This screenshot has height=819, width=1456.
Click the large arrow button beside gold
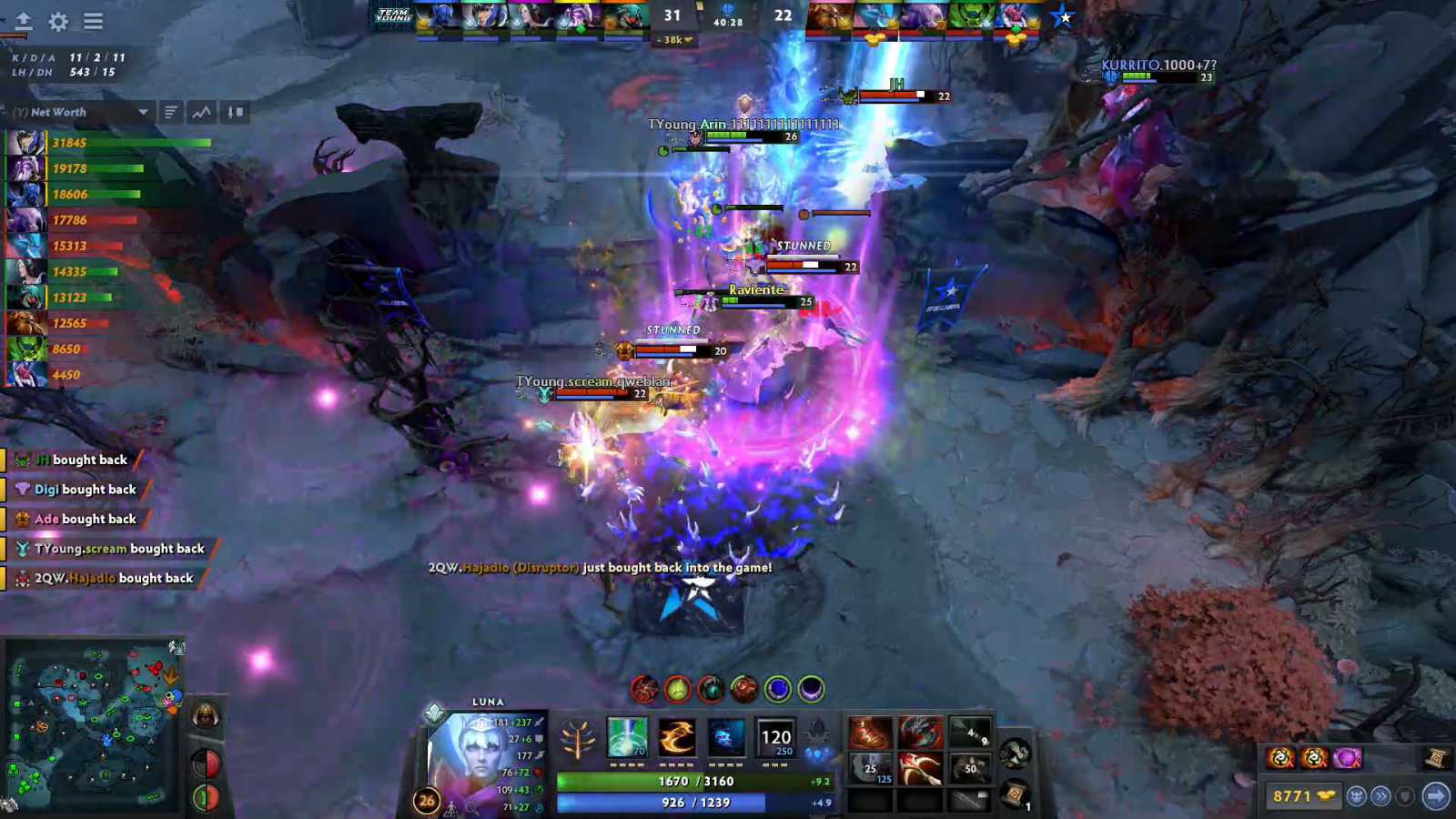tap(1436, 796)
